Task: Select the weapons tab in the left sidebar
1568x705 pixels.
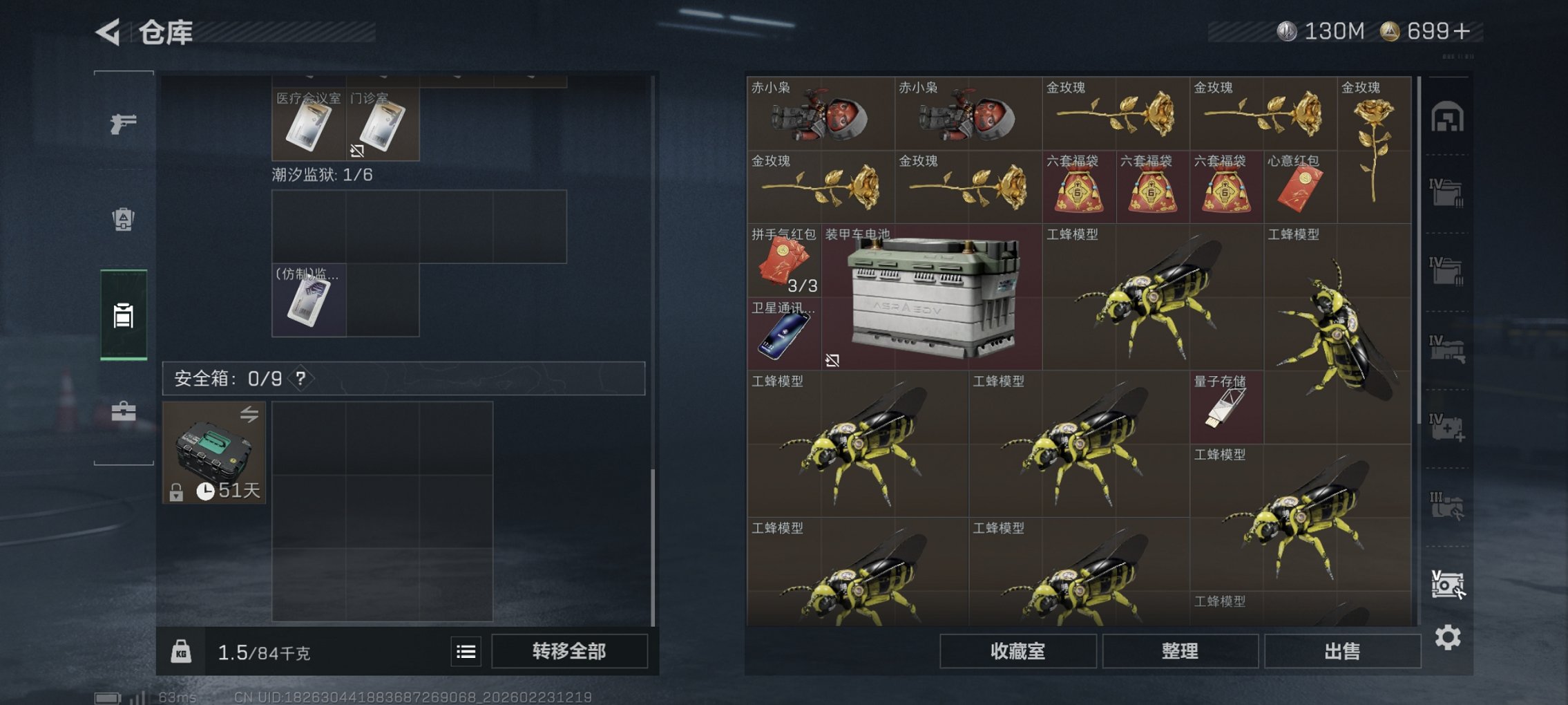Action: click(x=123, y=125)
